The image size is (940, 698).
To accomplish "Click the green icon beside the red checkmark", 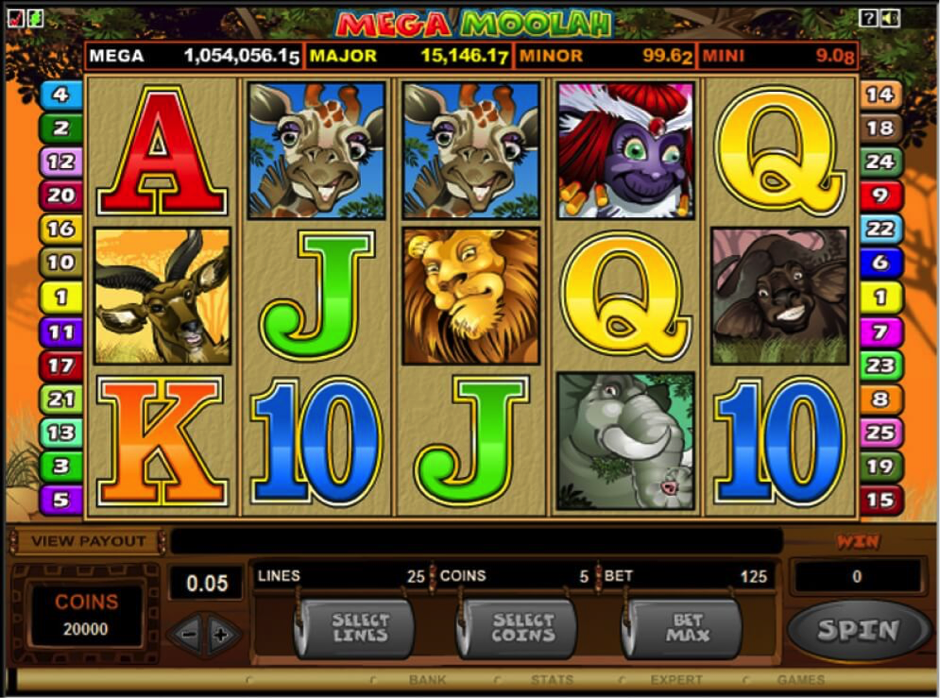I will click(x=35, y=17).
